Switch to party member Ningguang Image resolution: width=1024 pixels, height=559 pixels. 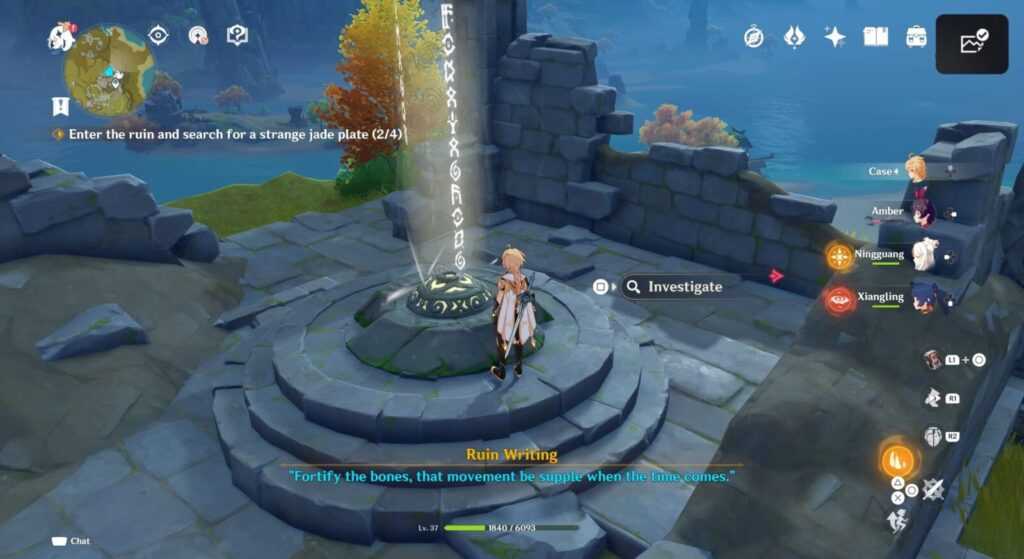click(922, 256)
